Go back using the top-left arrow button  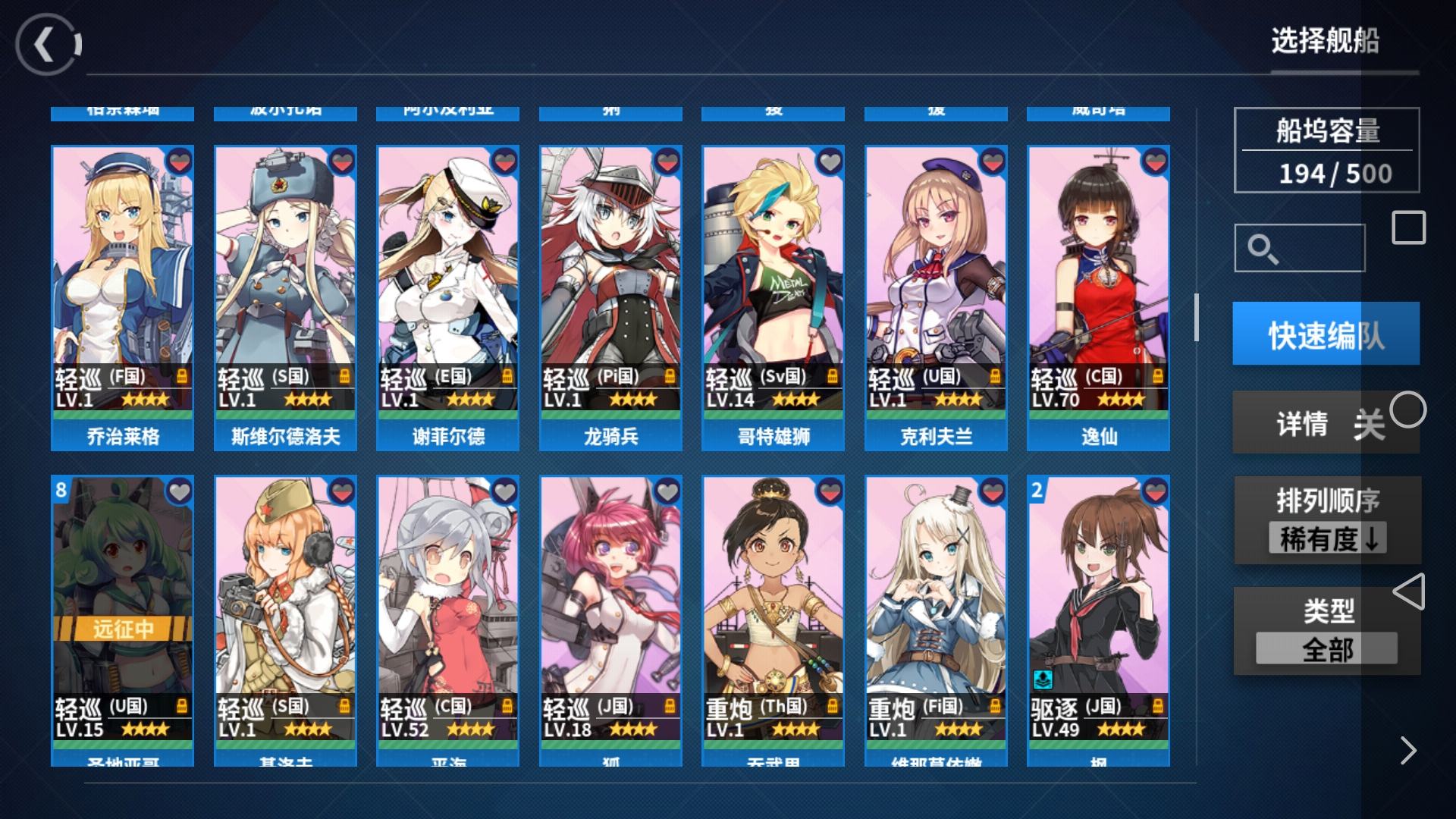47,45
